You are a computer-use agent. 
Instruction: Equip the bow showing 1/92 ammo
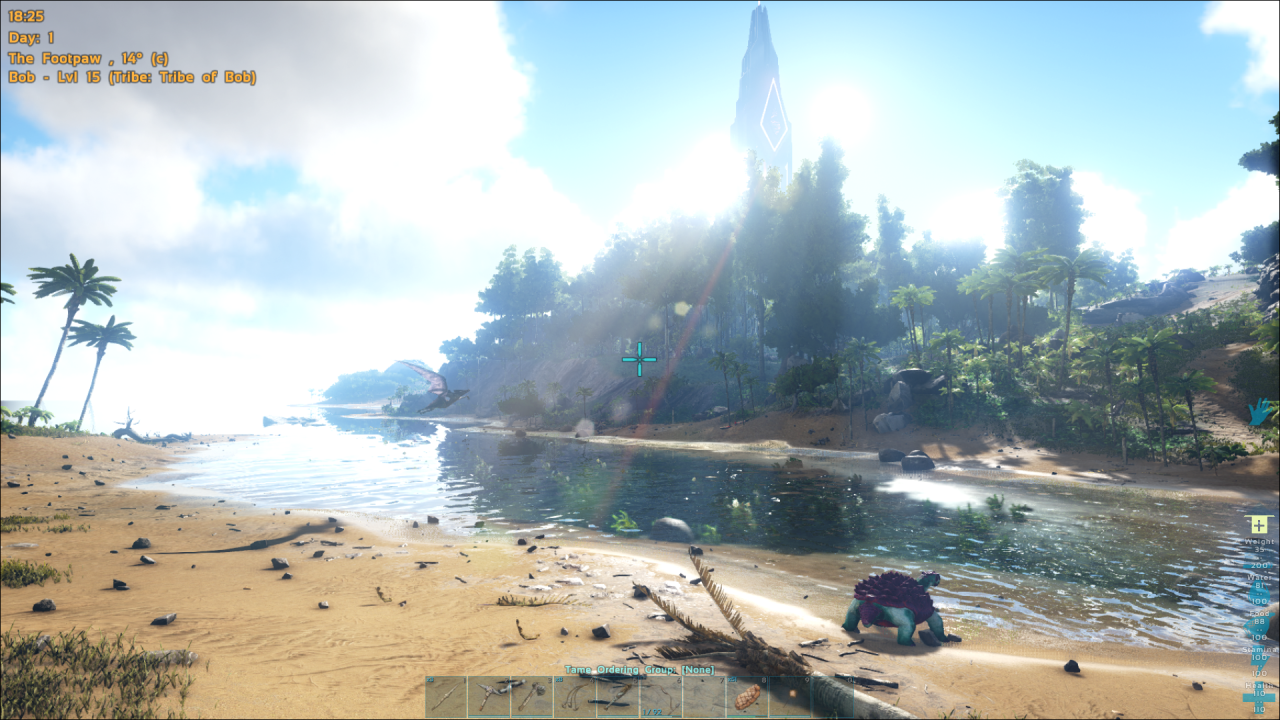coord(661,696)
